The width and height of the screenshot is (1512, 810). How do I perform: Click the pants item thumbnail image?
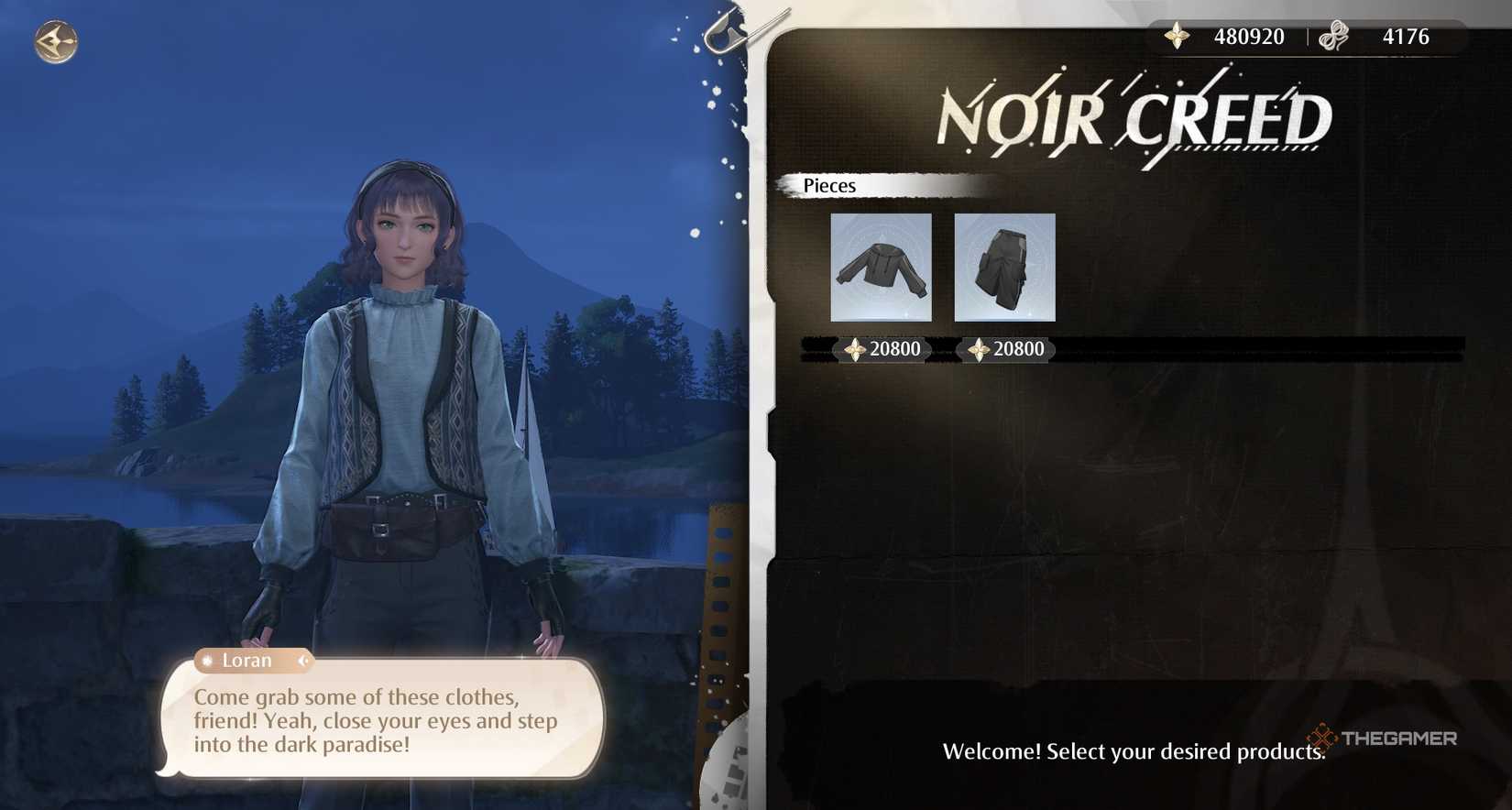[x=1004, y=267]
